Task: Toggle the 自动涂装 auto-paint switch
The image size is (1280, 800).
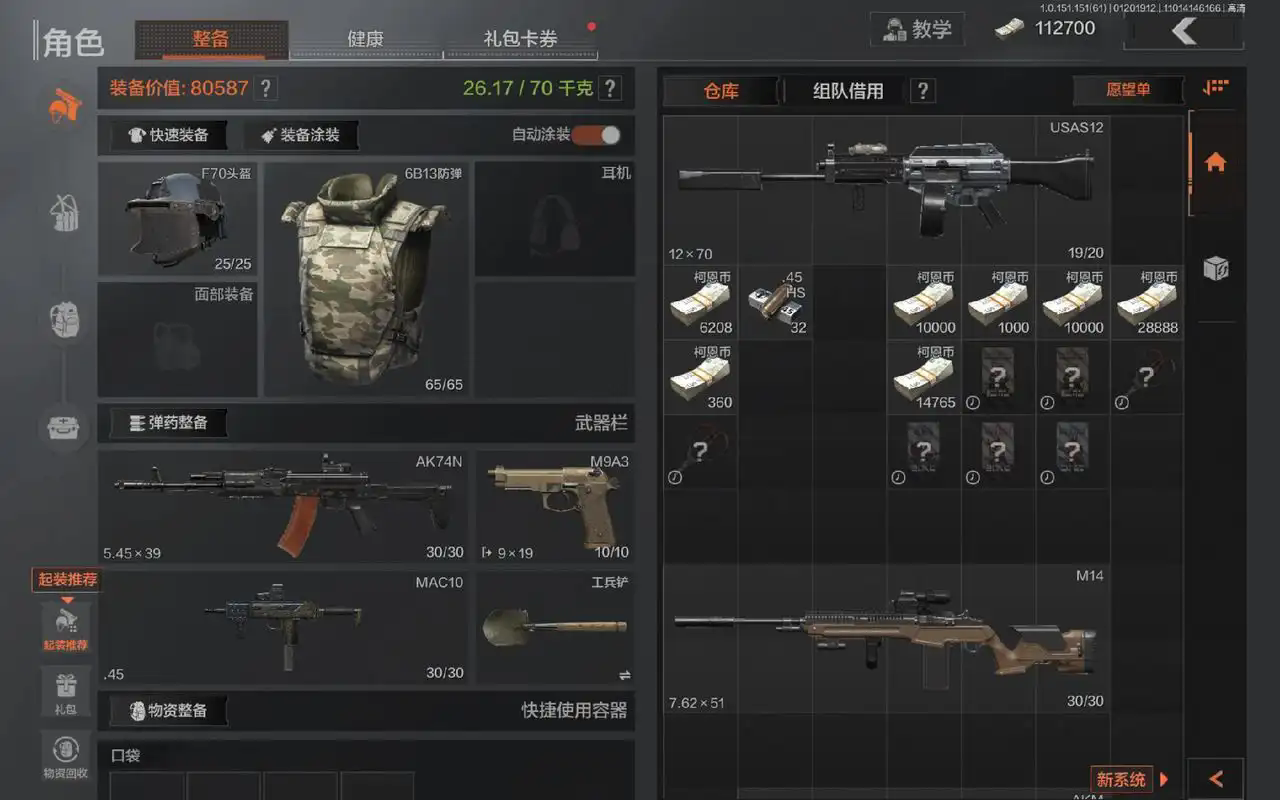Action: (x=598, y=136)
